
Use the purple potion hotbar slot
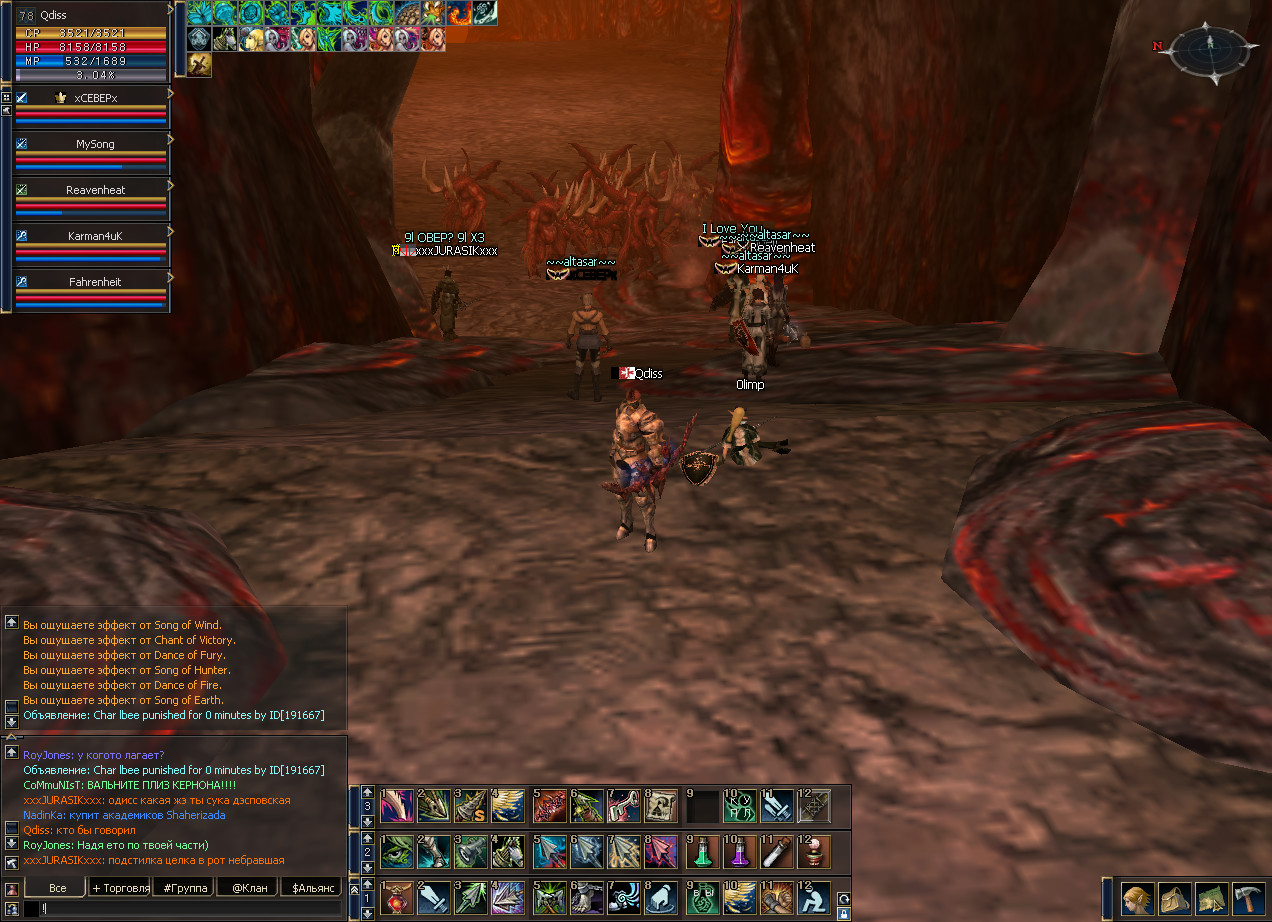740,852
